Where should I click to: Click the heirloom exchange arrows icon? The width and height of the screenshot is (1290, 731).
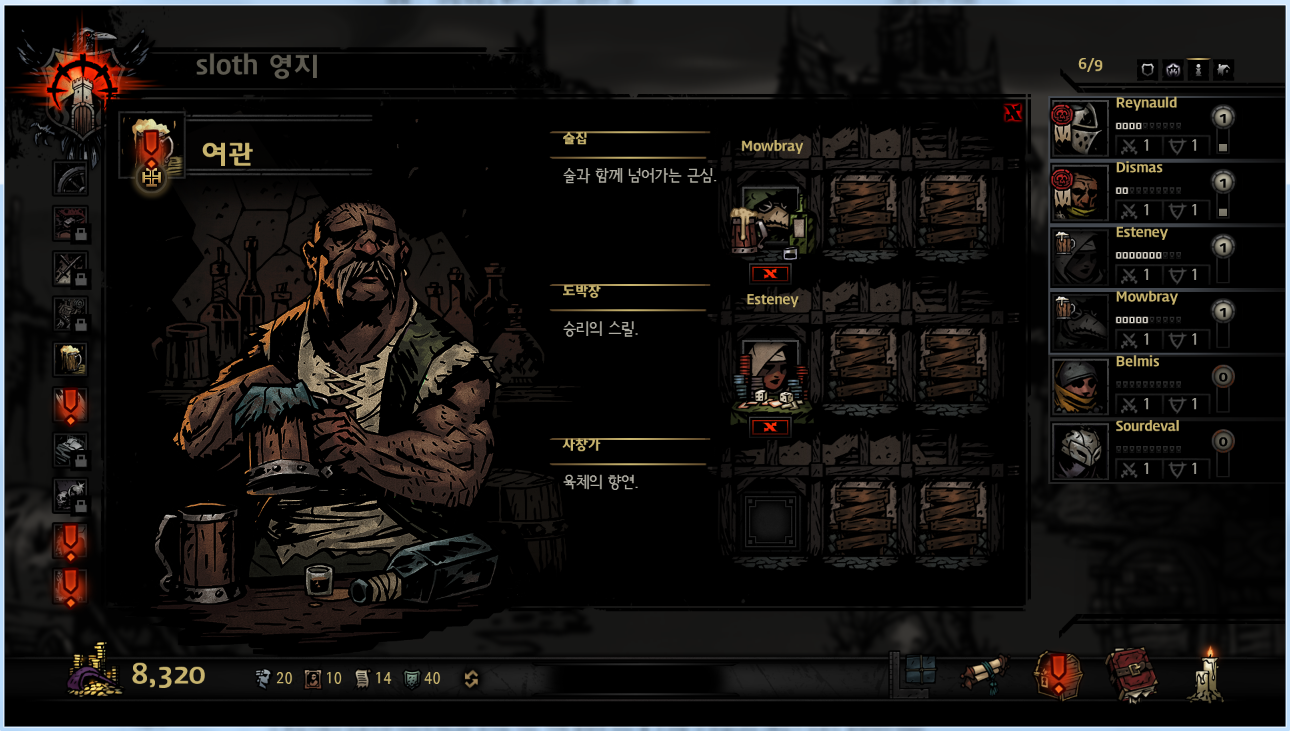472,679
